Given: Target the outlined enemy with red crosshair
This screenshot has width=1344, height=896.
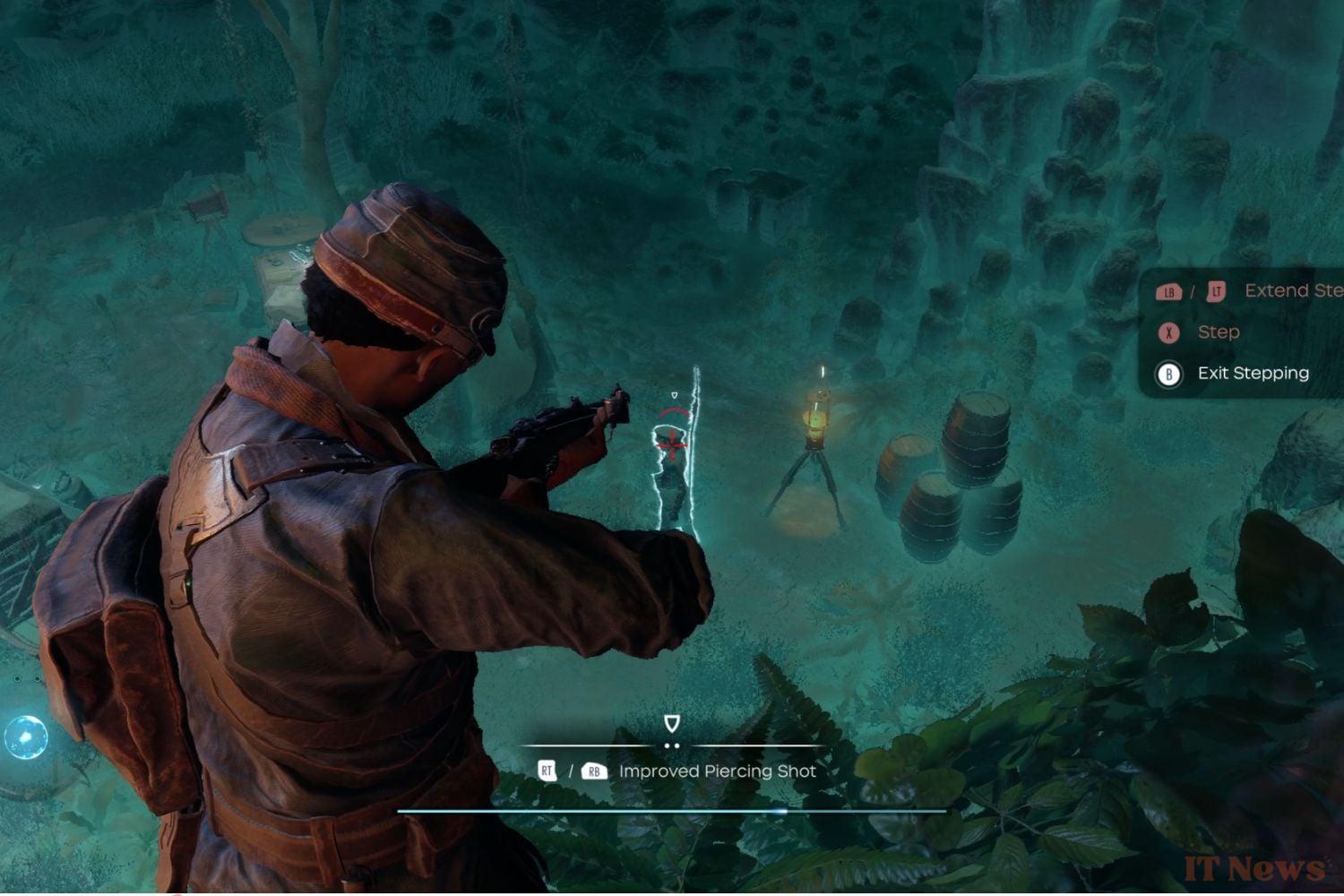Looking at the screenshot, I should click(x=671, y=445).
